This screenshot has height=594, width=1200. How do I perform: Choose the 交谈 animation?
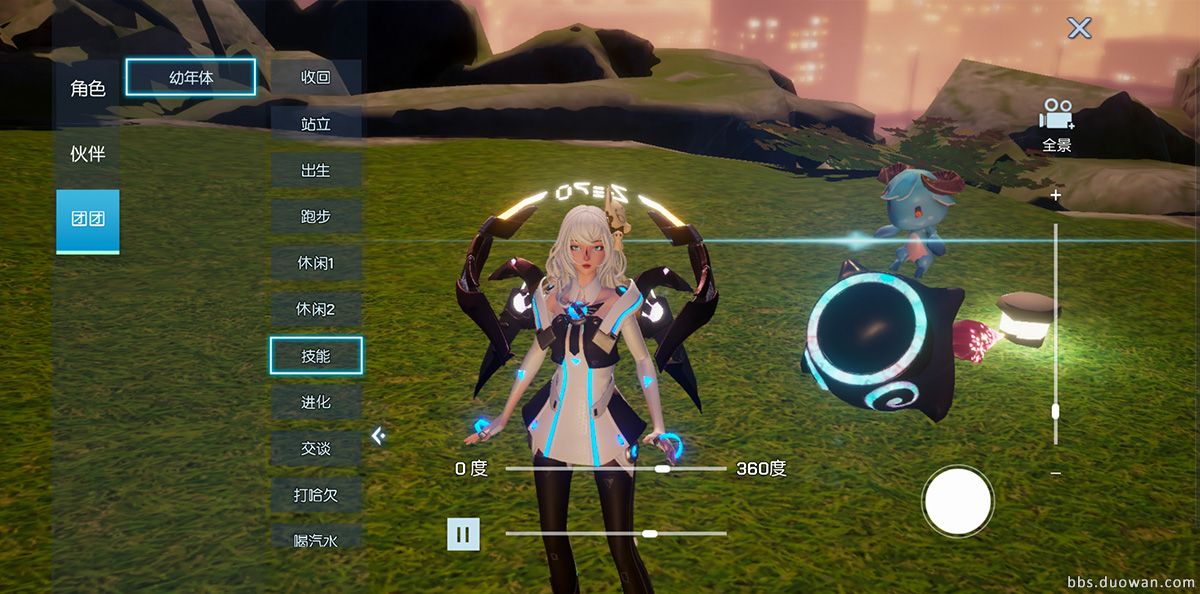coord(316,448)
